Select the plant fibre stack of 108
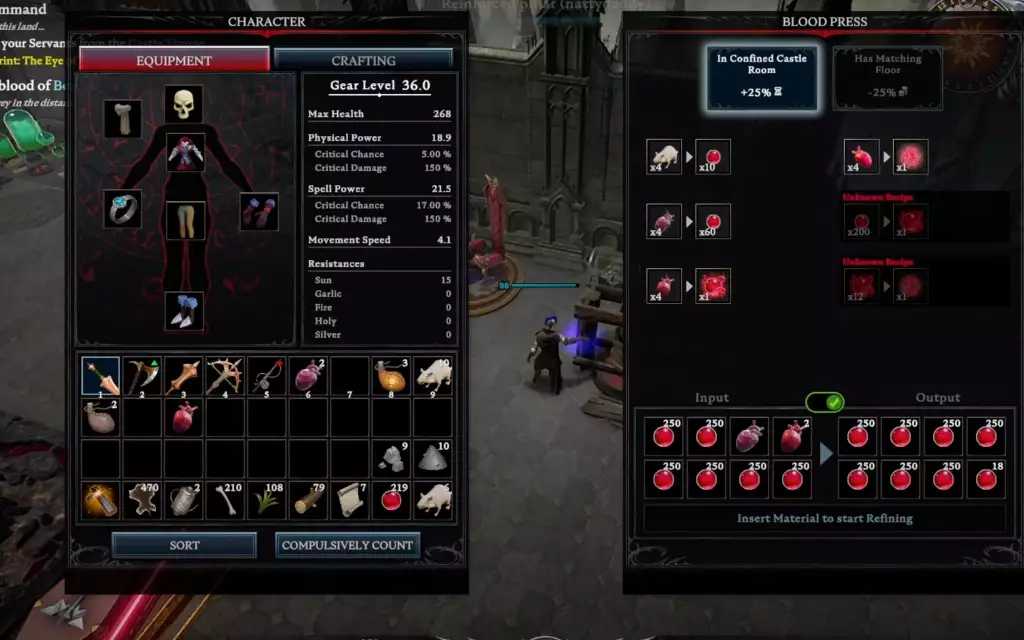 point(267,499)
